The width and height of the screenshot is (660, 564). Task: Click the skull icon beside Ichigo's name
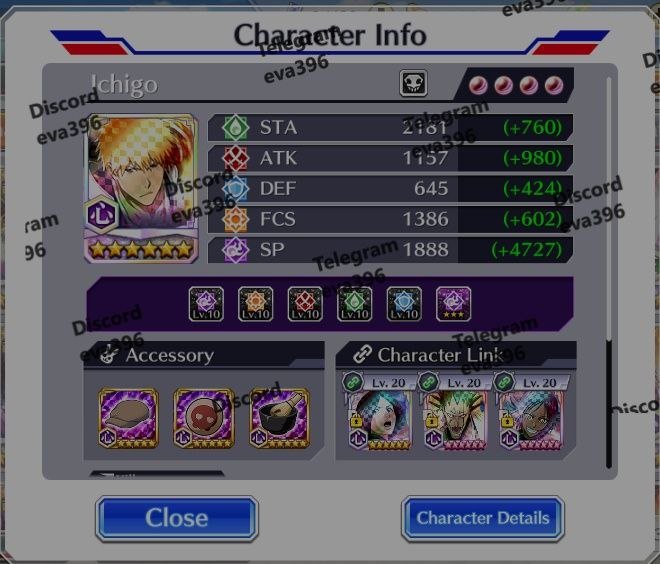coord(414,84)
